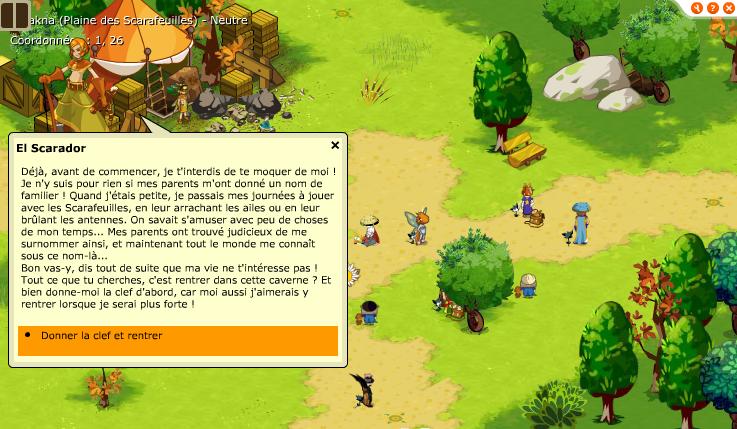The width and height of the screenshot is (737, 429).
Task: Close the El Scarador dialogue box
Action: [335, 145]
